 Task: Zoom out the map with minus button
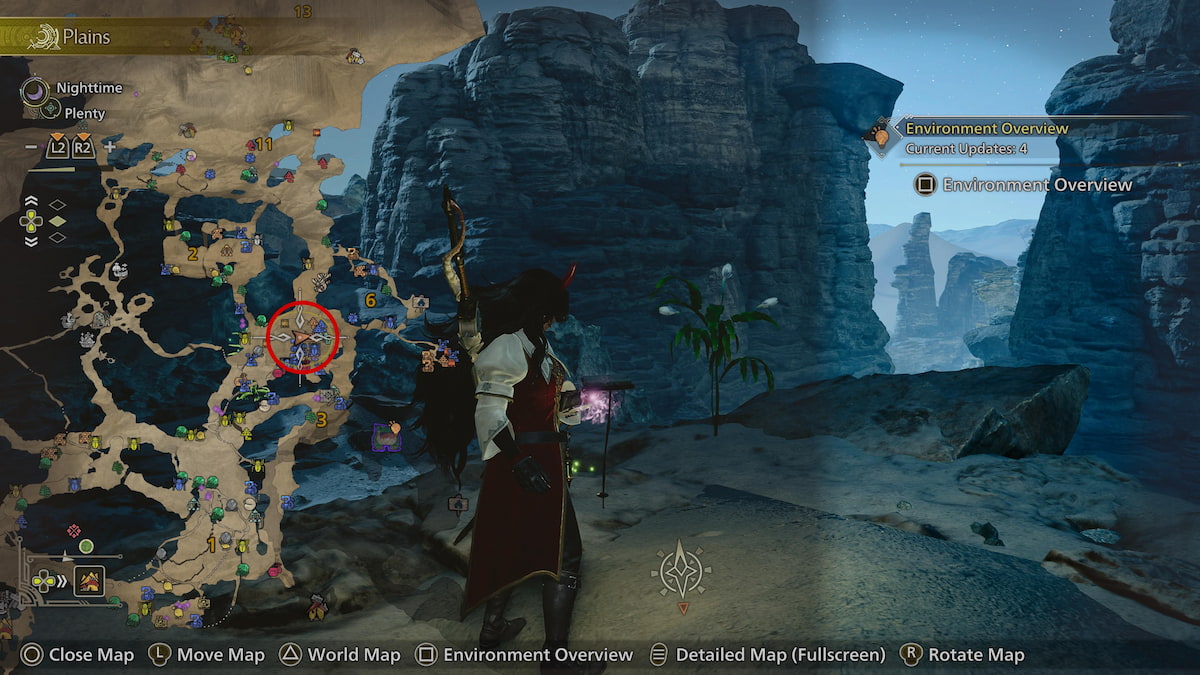31,147
